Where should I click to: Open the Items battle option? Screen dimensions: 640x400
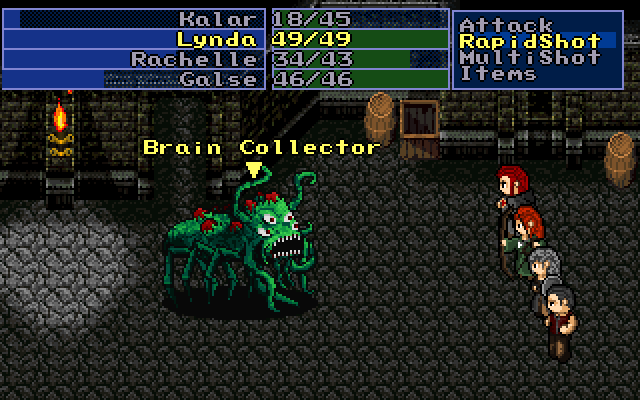click(496, 74)
